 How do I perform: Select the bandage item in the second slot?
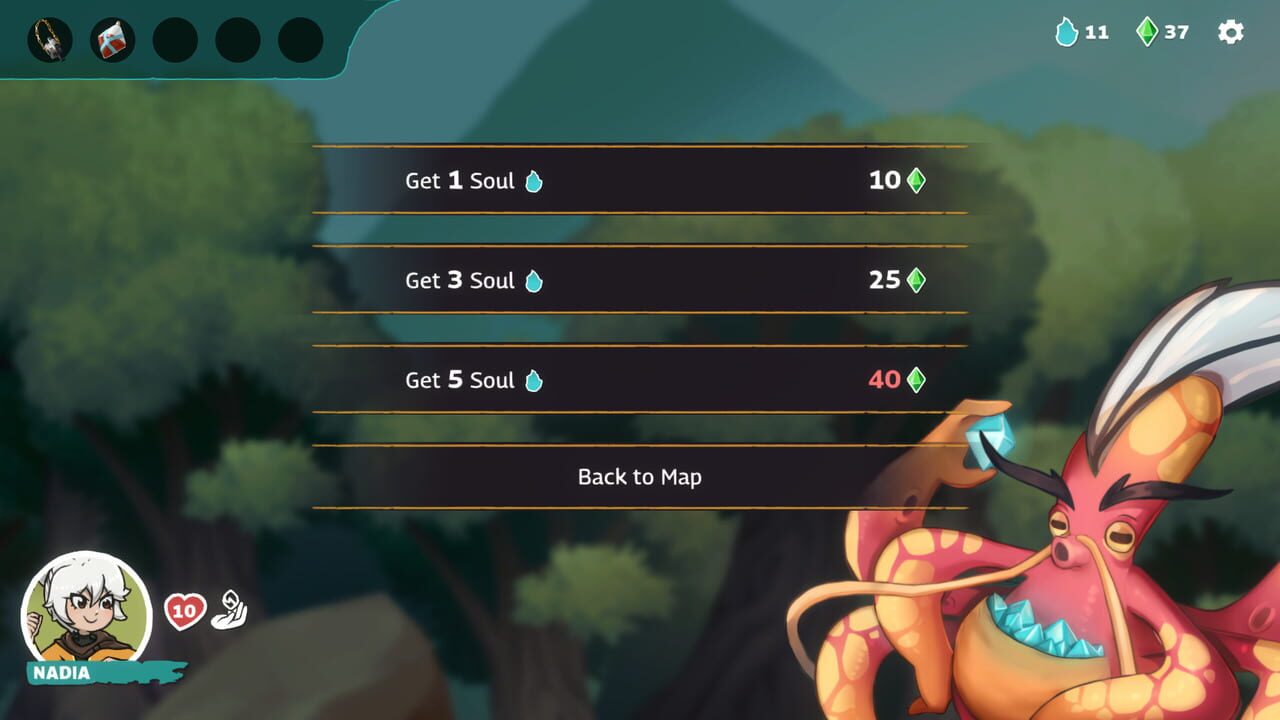(x=111, y=40)
